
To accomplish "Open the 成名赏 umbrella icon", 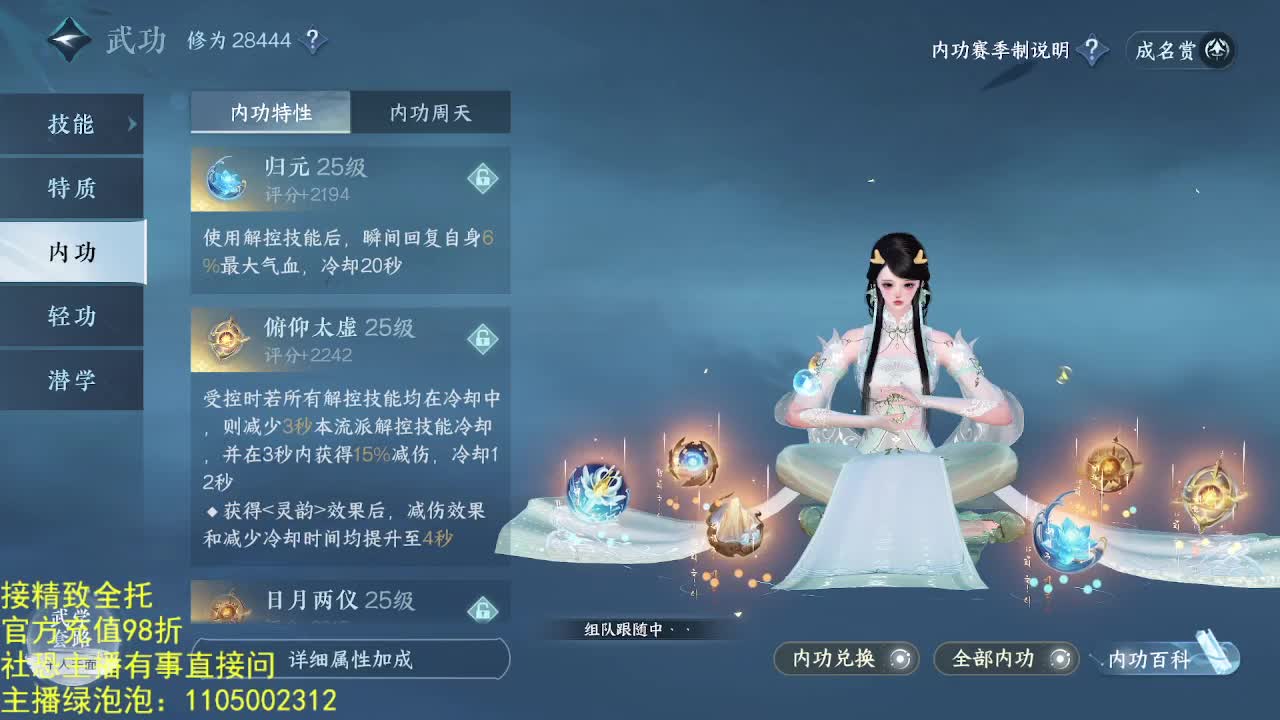I will click(x=1216, y=49).
